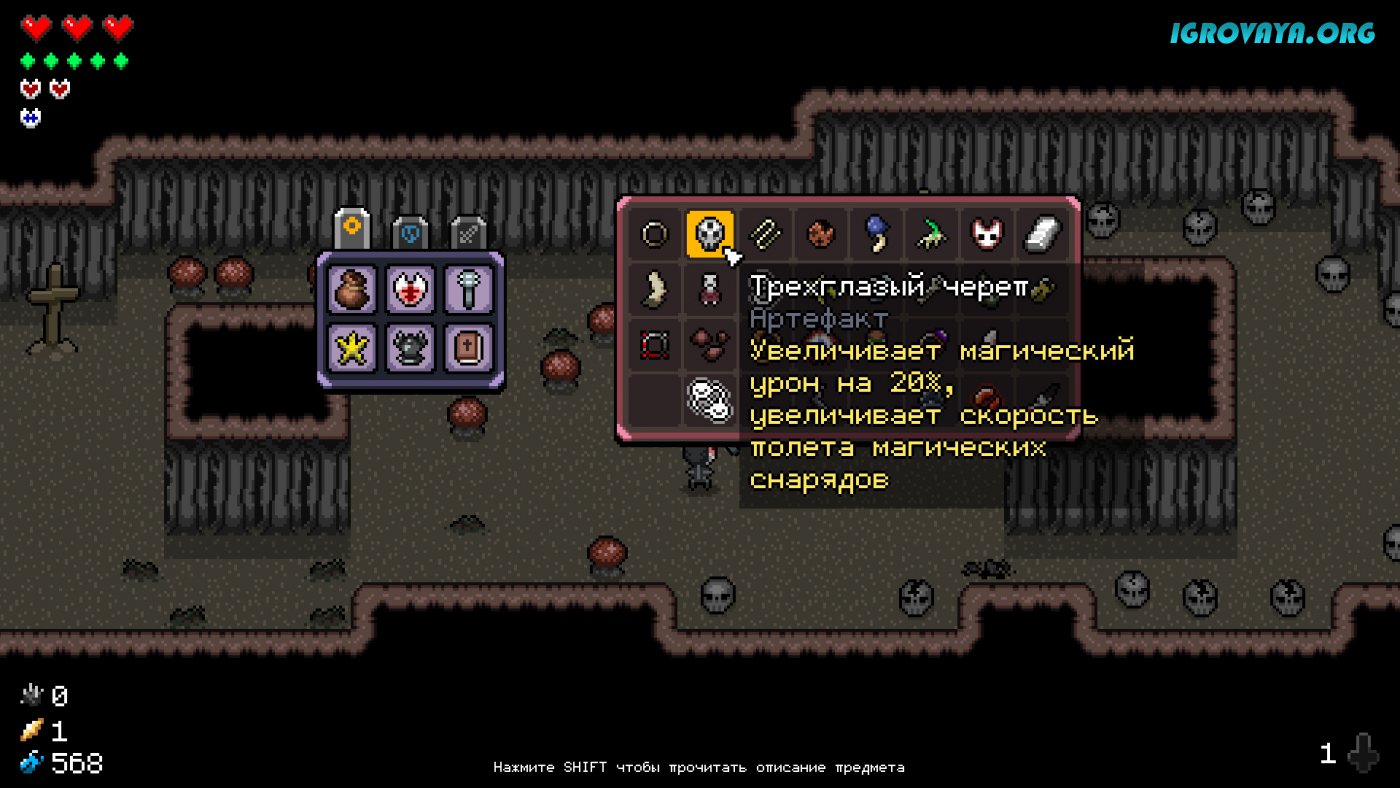Select the winged red cross slot
1400x788 pixels.
pos(411,290)
